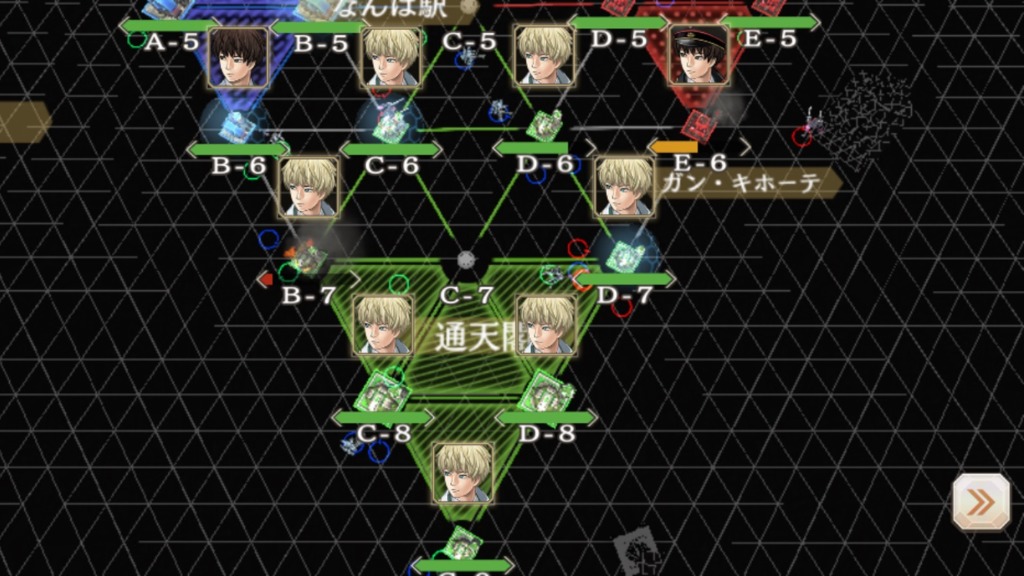Select the blonde portrait below C-8 and D-8
This screenshot has width=1024, height=576.
coord(463,472)
